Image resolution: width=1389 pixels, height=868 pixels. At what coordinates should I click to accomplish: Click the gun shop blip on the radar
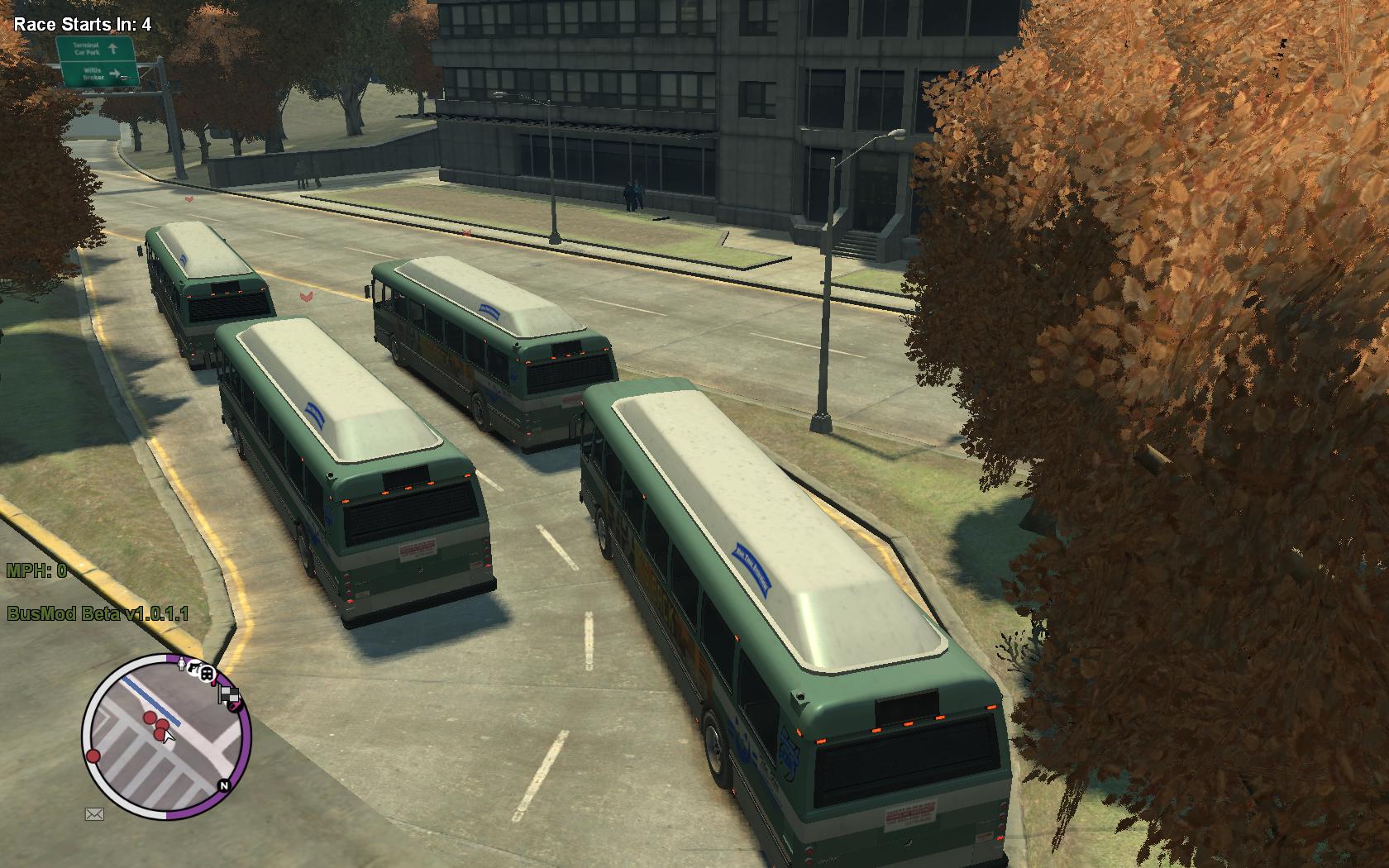[x=194, y=667]
